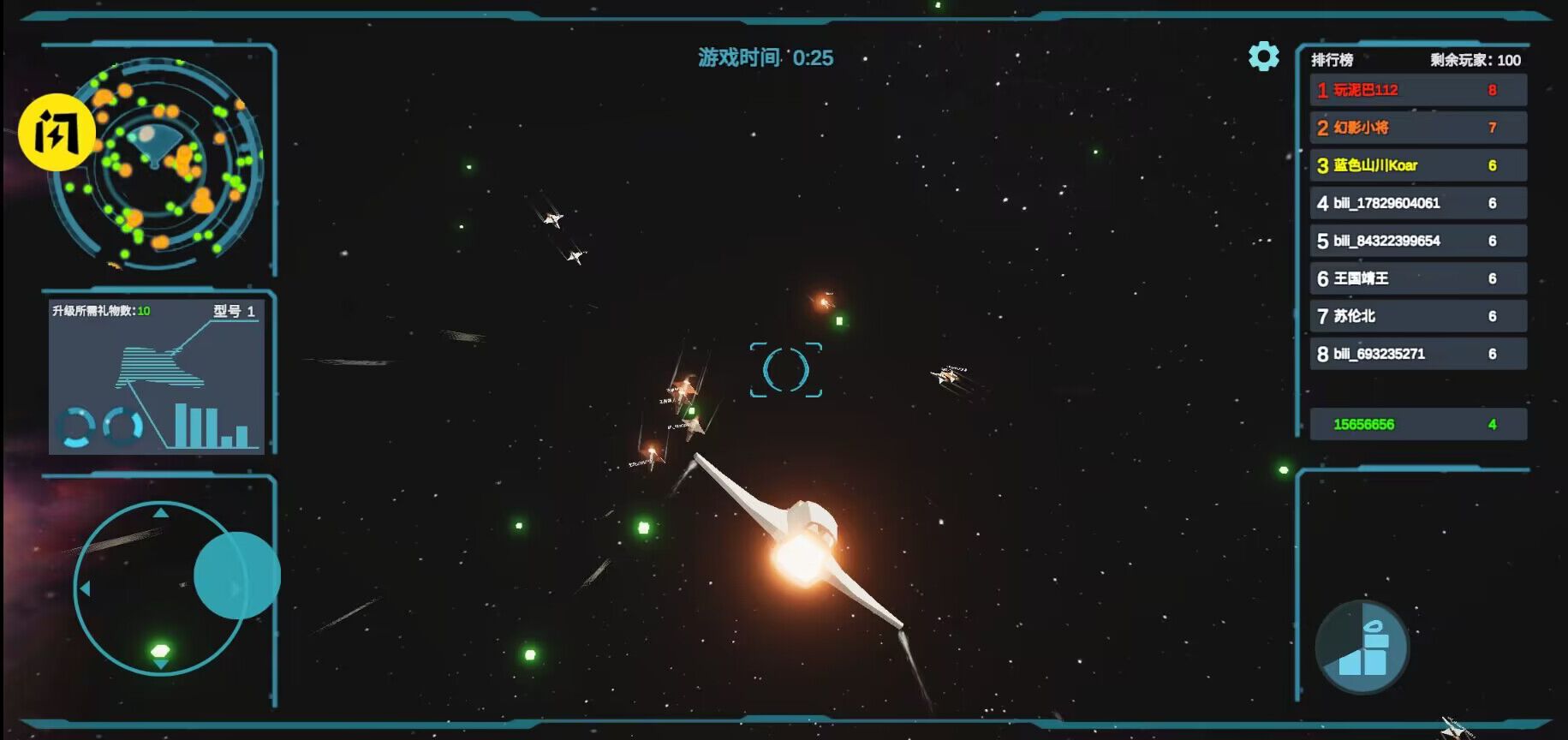Open the settings gear icon

coord(1263,56)
